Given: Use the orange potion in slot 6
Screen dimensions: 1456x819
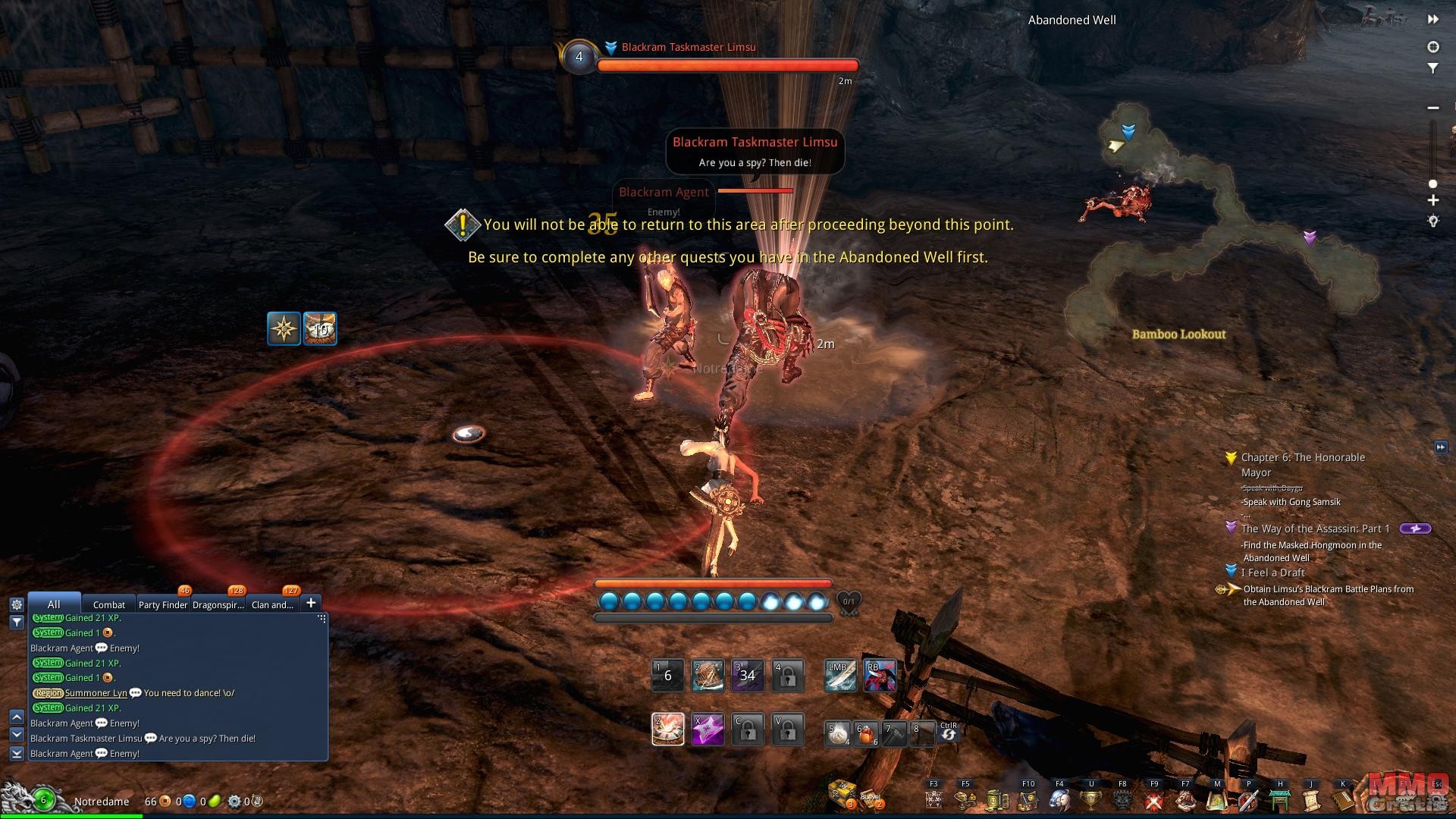Looking at the screenshot, I should (x=866, y=734).
